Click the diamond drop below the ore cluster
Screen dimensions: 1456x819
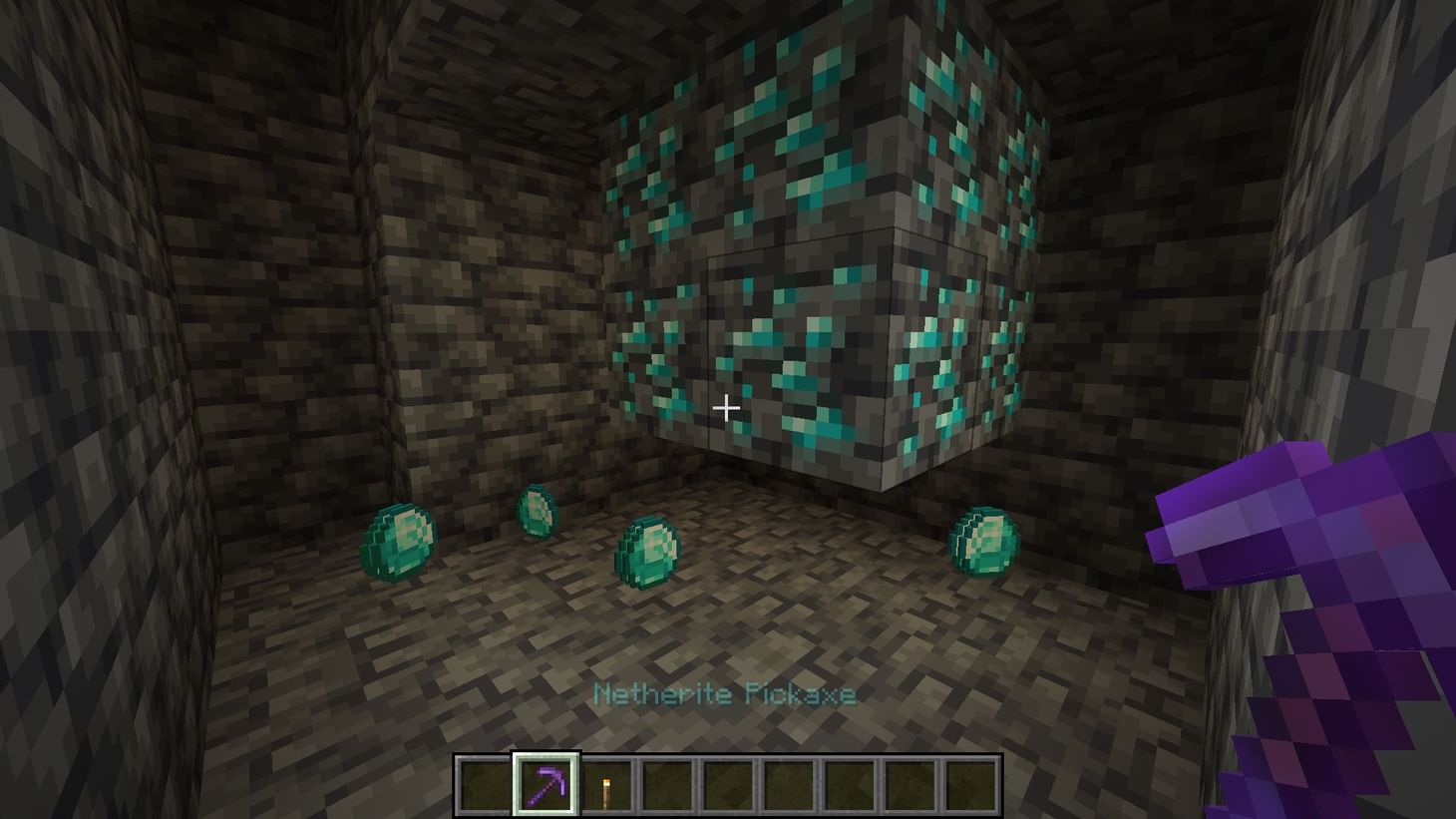click(x=647, y=551)
